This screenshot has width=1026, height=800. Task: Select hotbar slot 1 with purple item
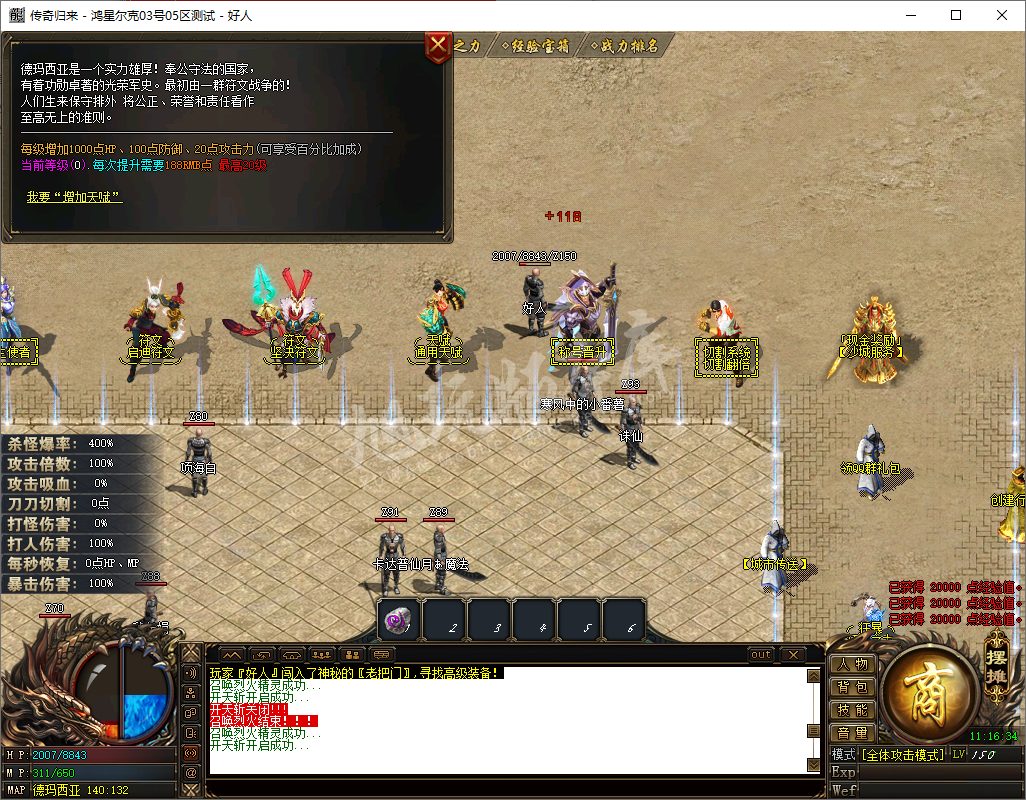click(398, 621)
